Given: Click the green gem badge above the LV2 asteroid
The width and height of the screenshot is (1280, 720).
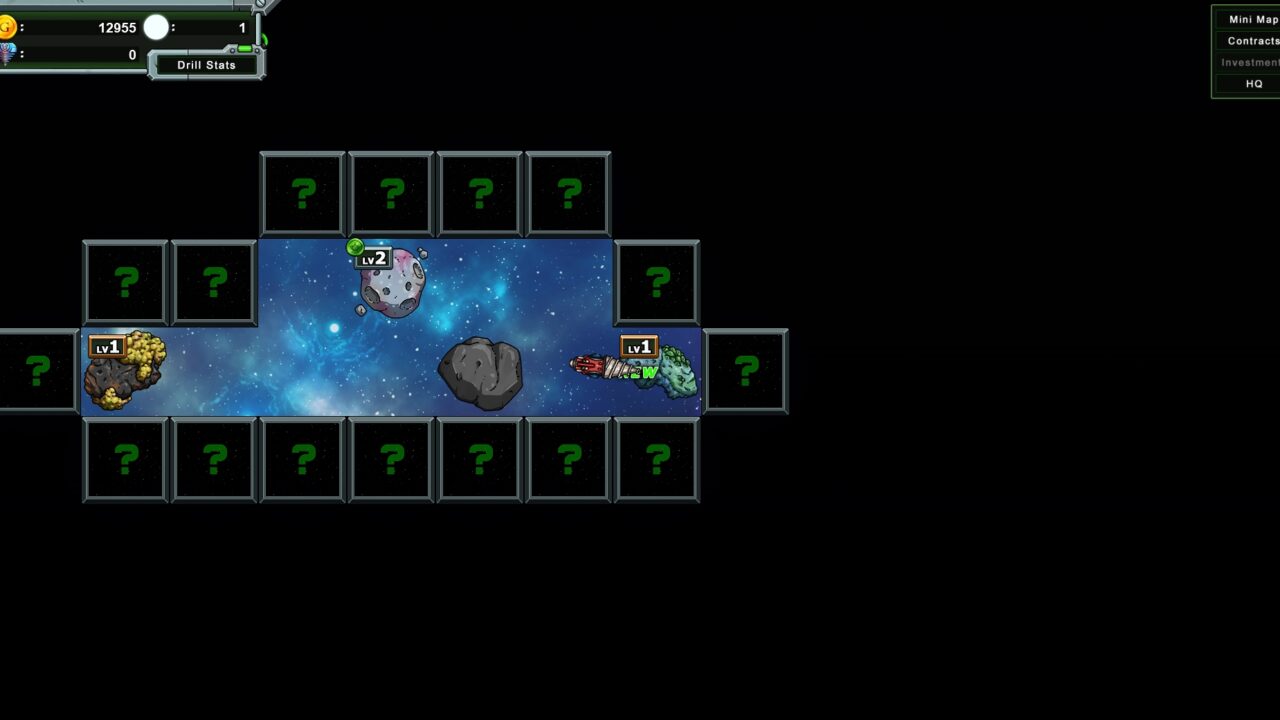Looking at the screenshot, I should click(356, 246).
